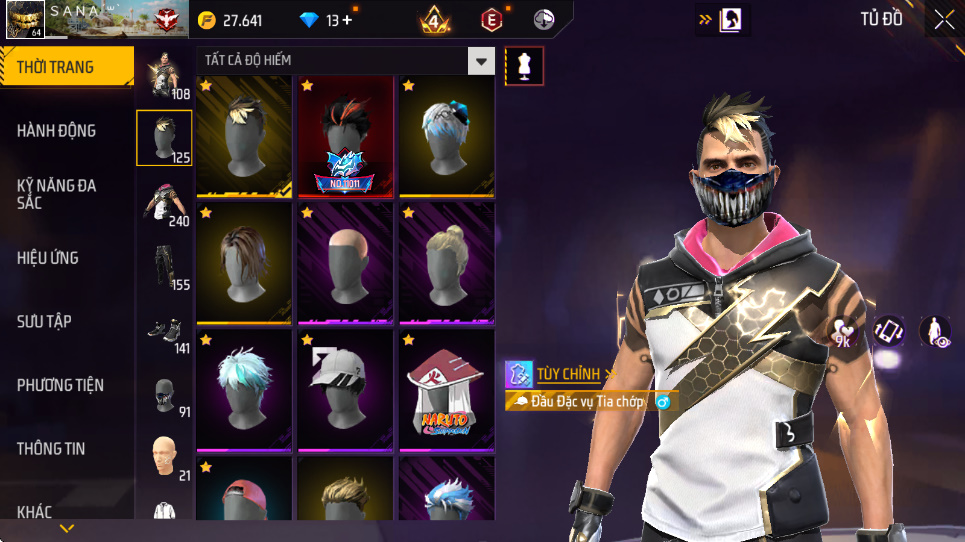
Task: Toggle the mannequin preview button
Action: click(525, 66)
